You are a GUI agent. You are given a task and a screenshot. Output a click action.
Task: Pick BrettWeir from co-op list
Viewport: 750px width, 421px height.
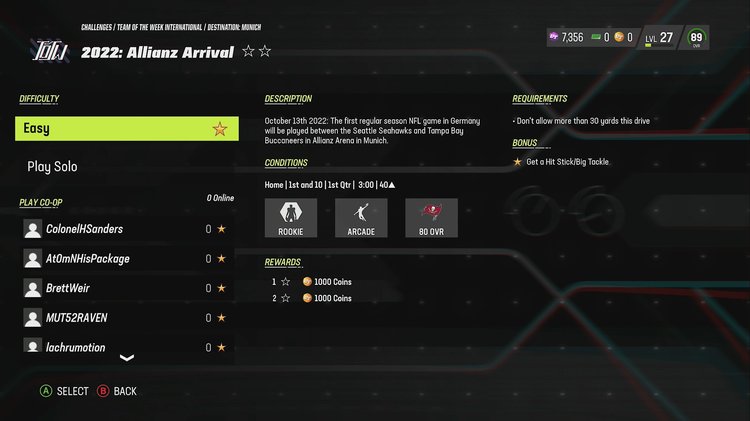[127, 288]
